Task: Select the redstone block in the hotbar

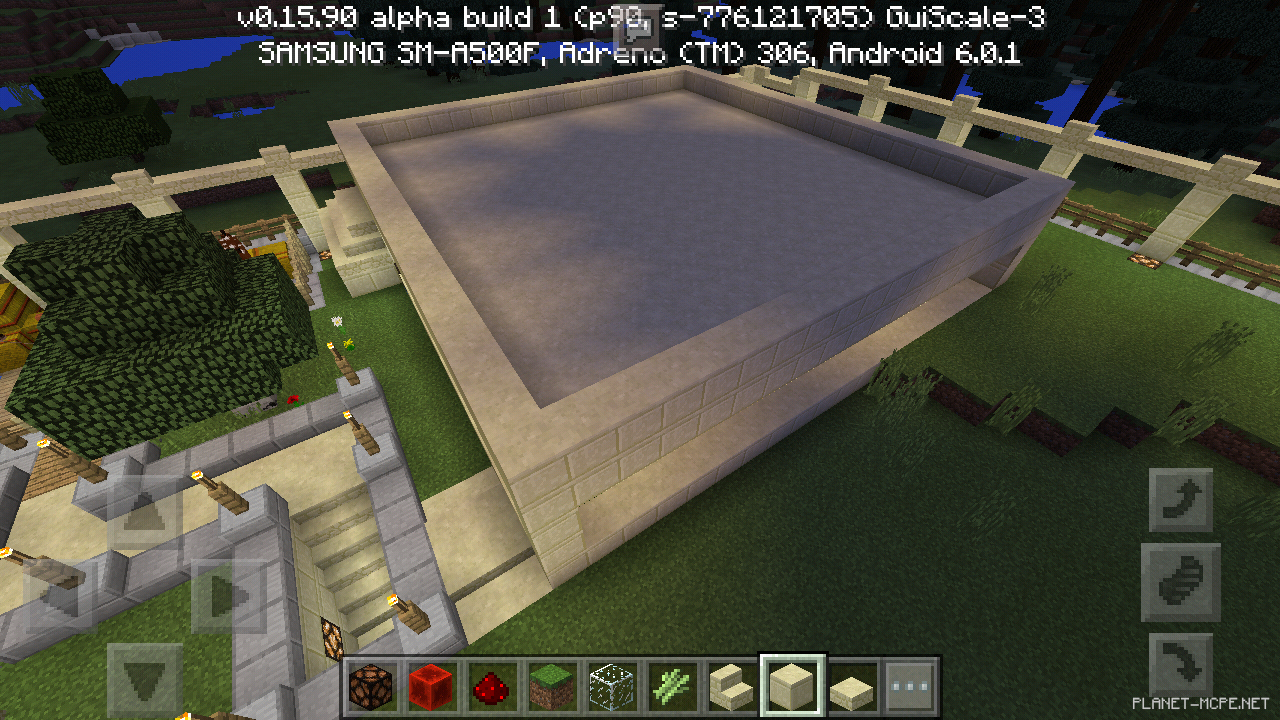Action: [430, 682]
